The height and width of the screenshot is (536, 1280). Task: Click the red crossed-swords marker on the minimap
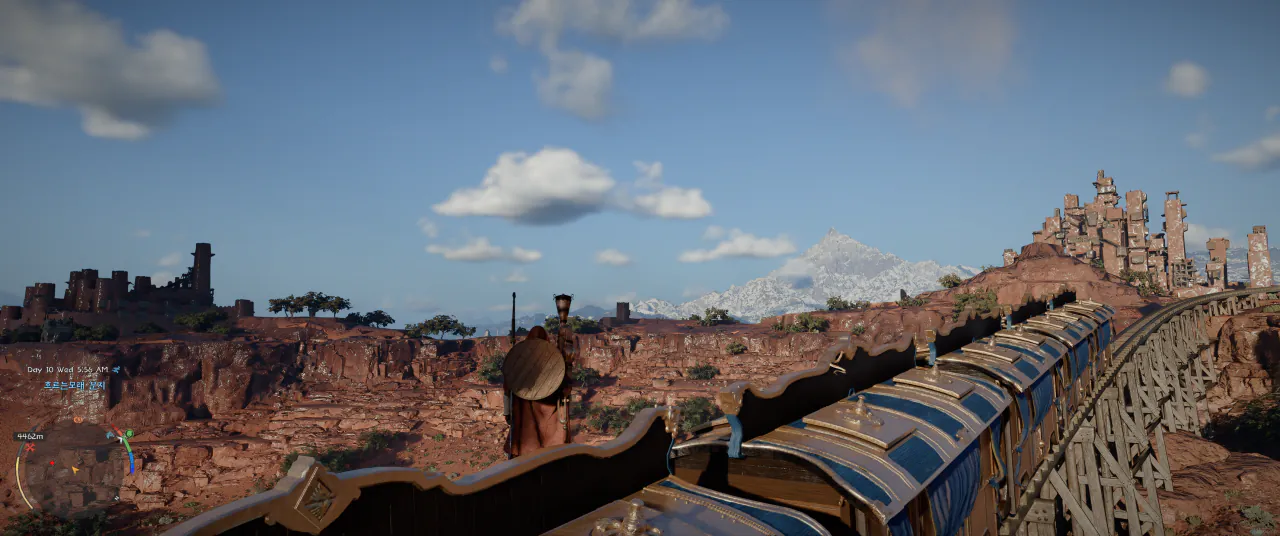(30, 447)
